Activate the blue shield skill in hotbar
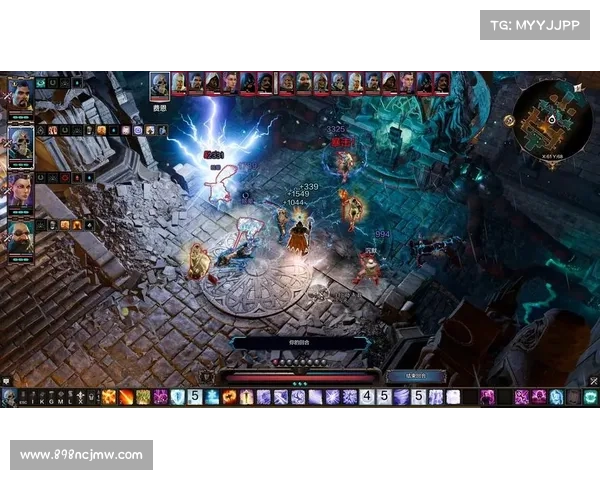This screenshot has width=600, height=480. (x=178, y=397)
